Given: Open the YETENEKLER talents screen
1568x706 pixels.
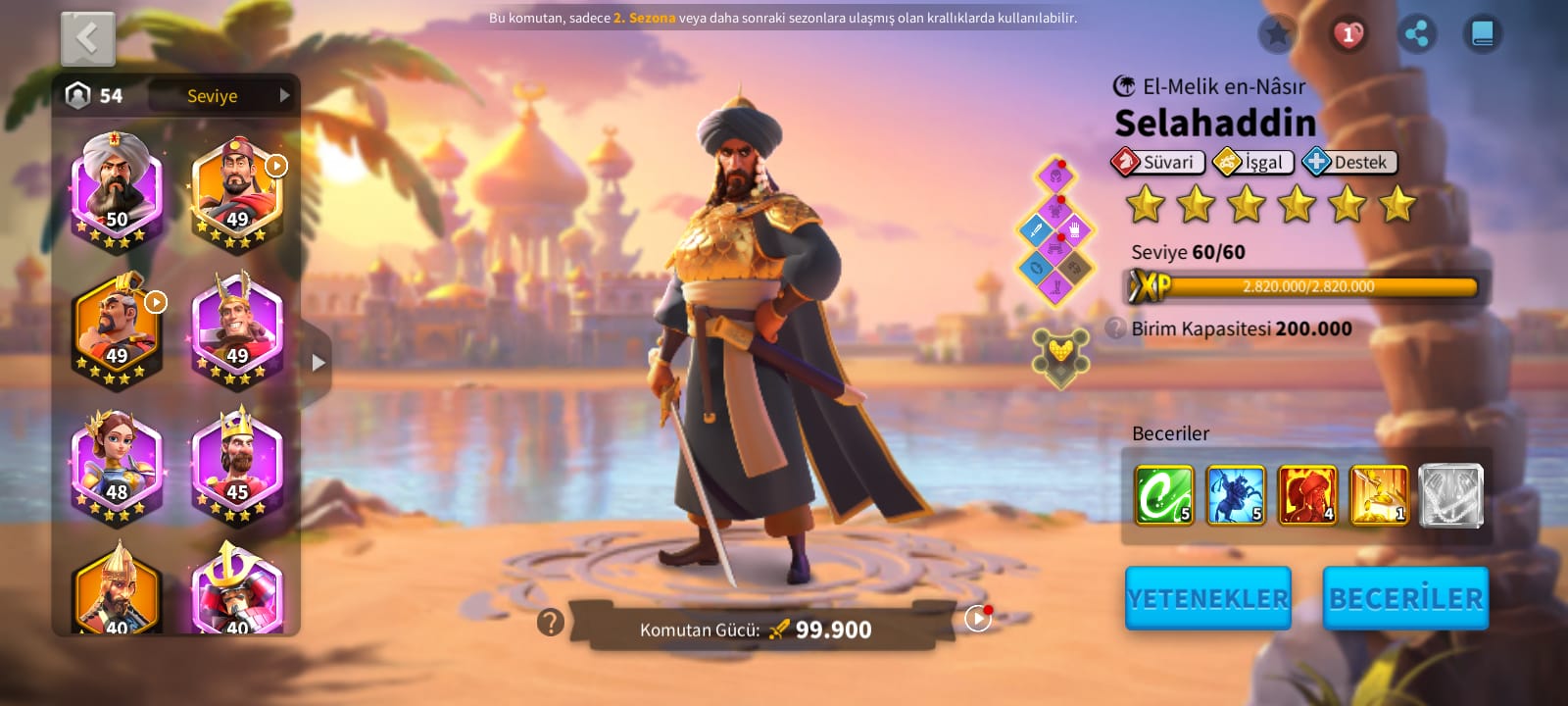Looking at the screenshot, I should point(1207,597).
